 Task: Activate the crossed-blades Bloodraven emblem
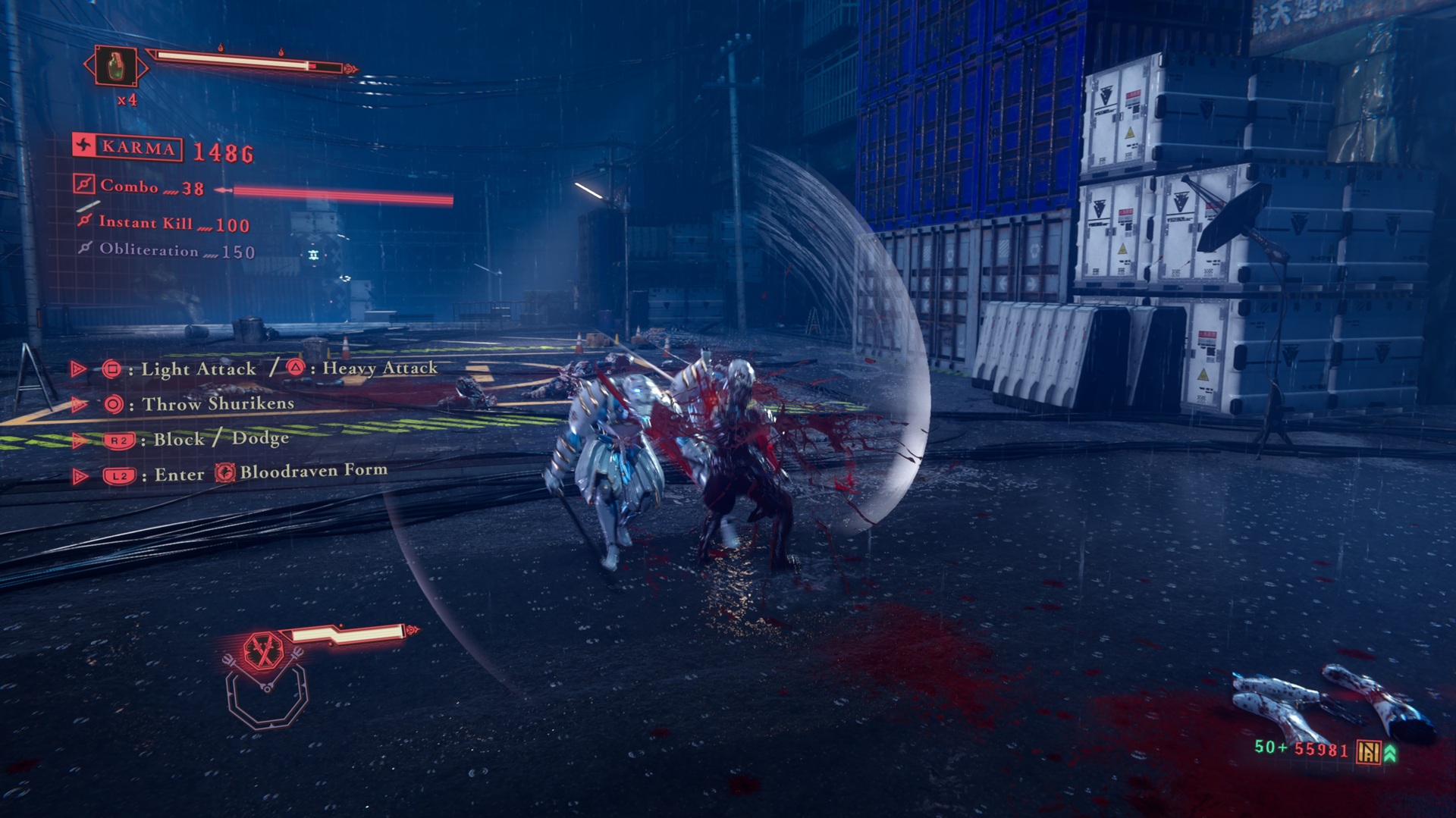(x=263, y=650)
